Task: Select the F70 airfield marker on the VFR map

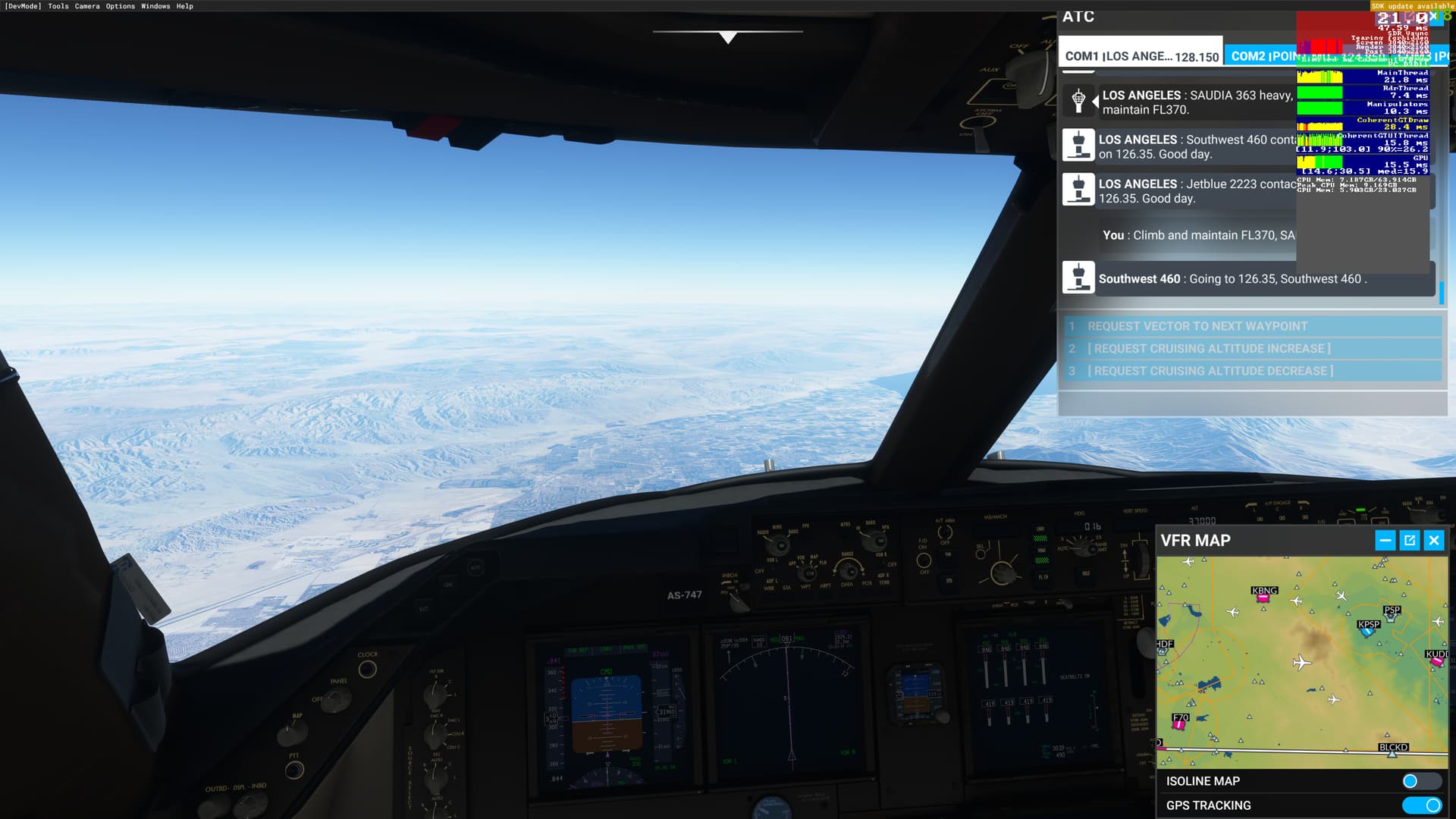Action: pyautogui.click(x=1177, y=725)
